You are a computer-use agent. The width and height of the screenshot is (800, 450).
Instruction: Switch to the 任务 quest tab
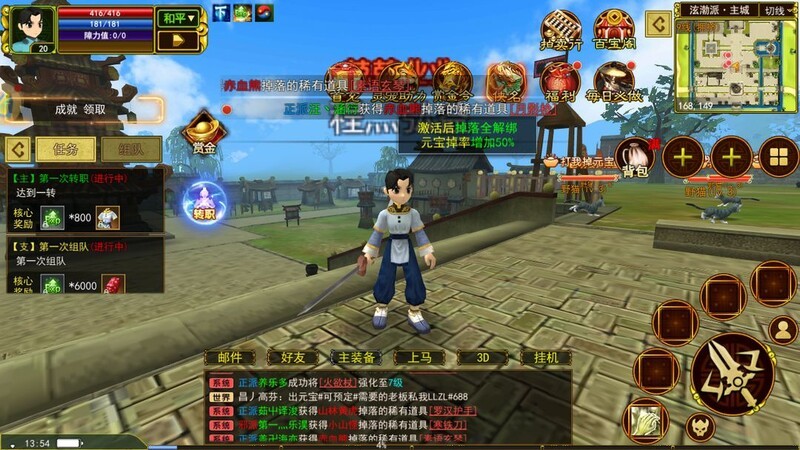point(66,148)
